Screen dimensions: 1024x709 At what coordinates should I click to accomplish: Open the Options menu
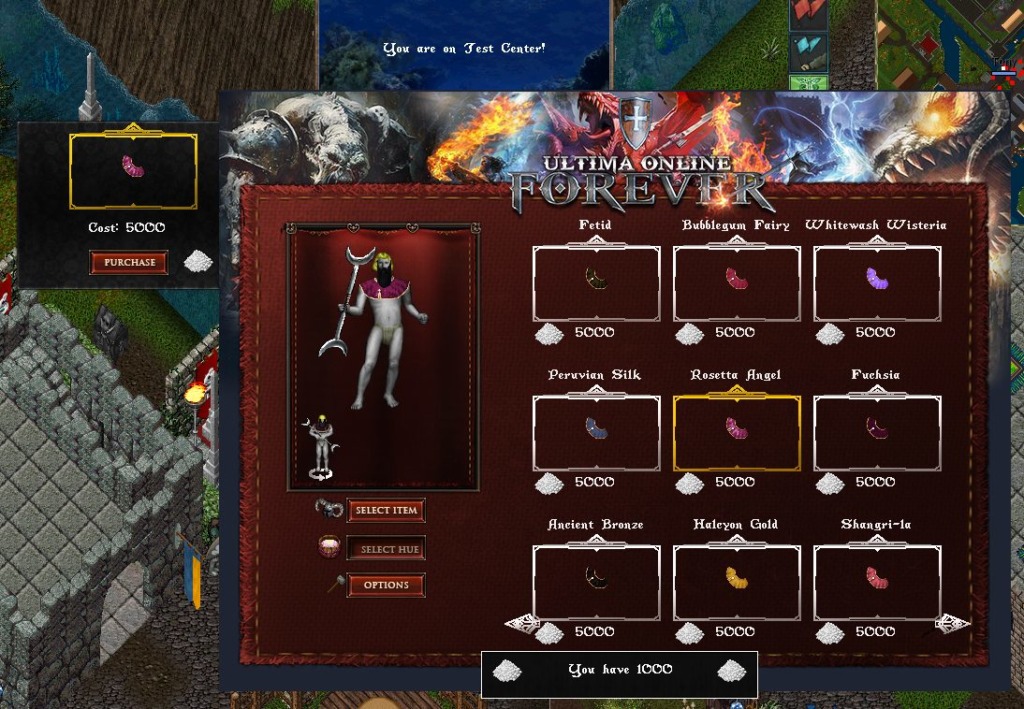pyautogui.click(x=386, y=585)
